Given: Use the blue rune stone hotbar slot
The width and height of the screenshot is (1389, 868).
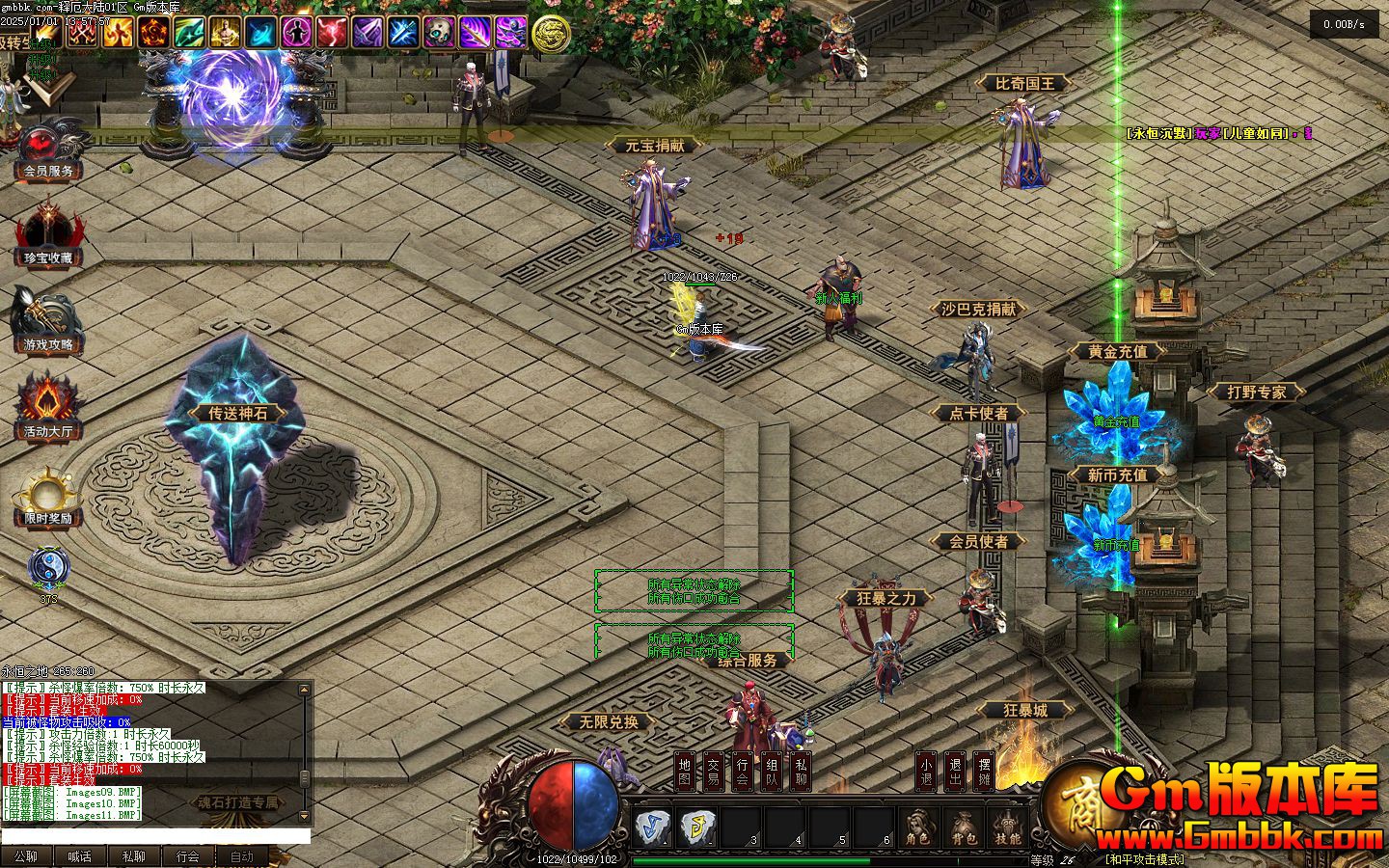Looking at the screenshot, I should pyautogui.click(x=652, y=827).
